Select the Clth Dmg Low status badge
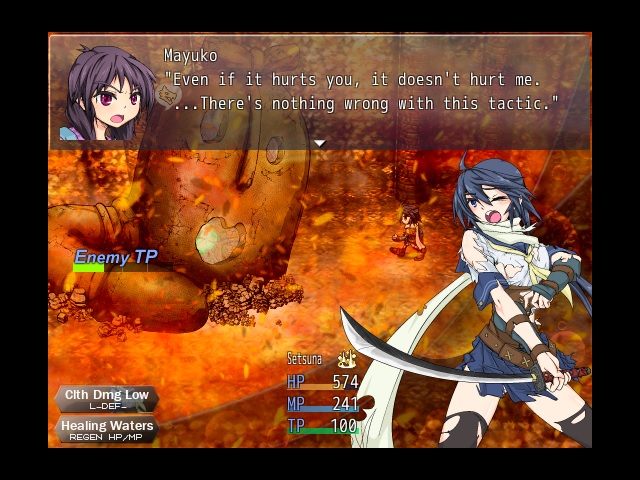This screenshot has width=640, height=480. tap(106, 399)
